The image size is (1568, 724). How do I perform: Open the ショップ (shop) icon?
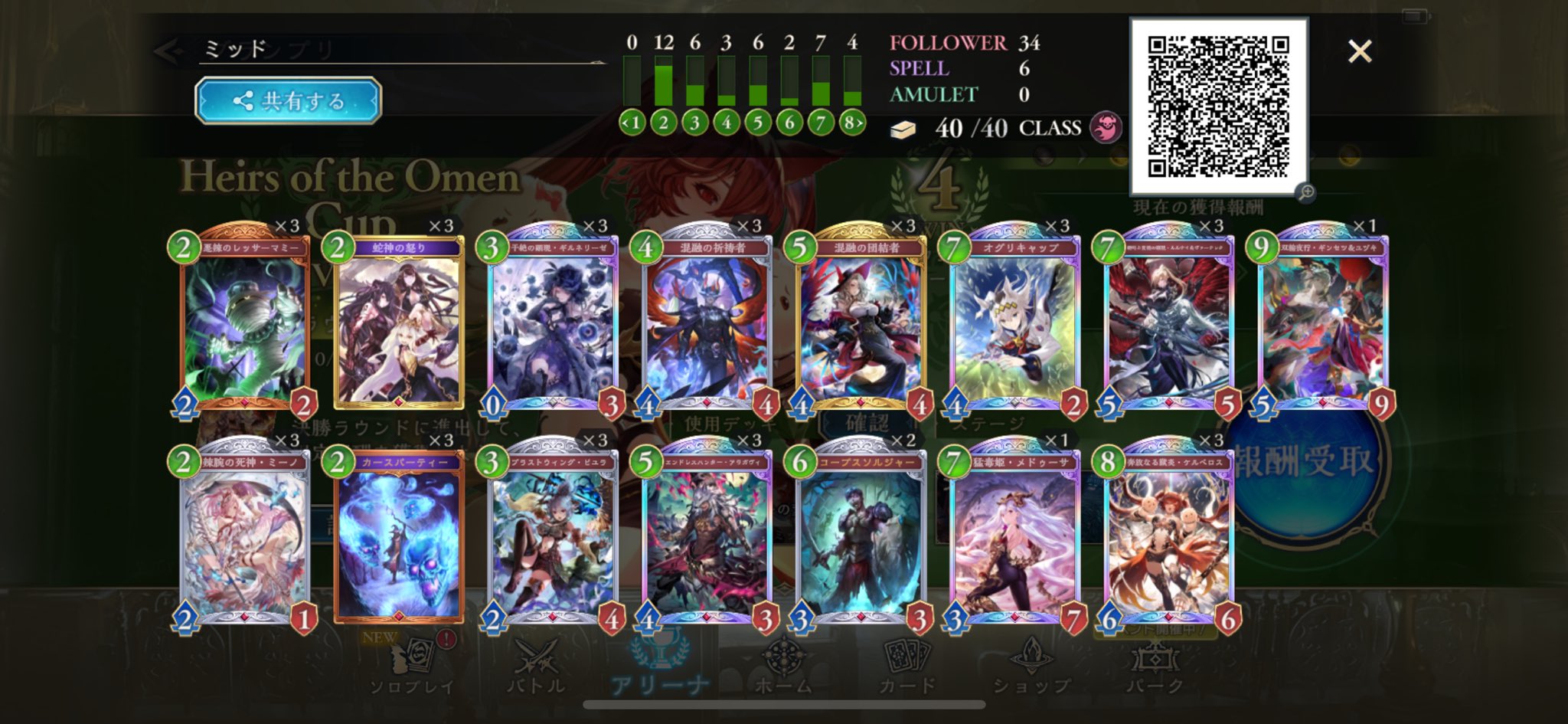click(1034, 660)
